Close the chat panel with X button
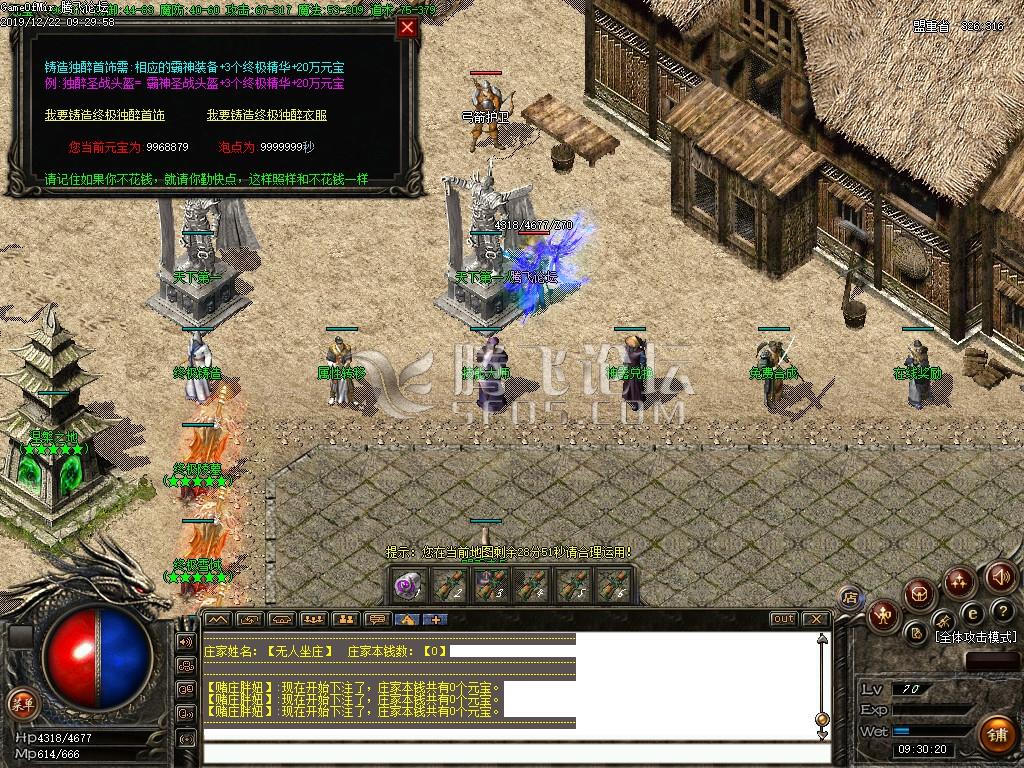The image size is (1024, 768). click(x=815, y=619)
